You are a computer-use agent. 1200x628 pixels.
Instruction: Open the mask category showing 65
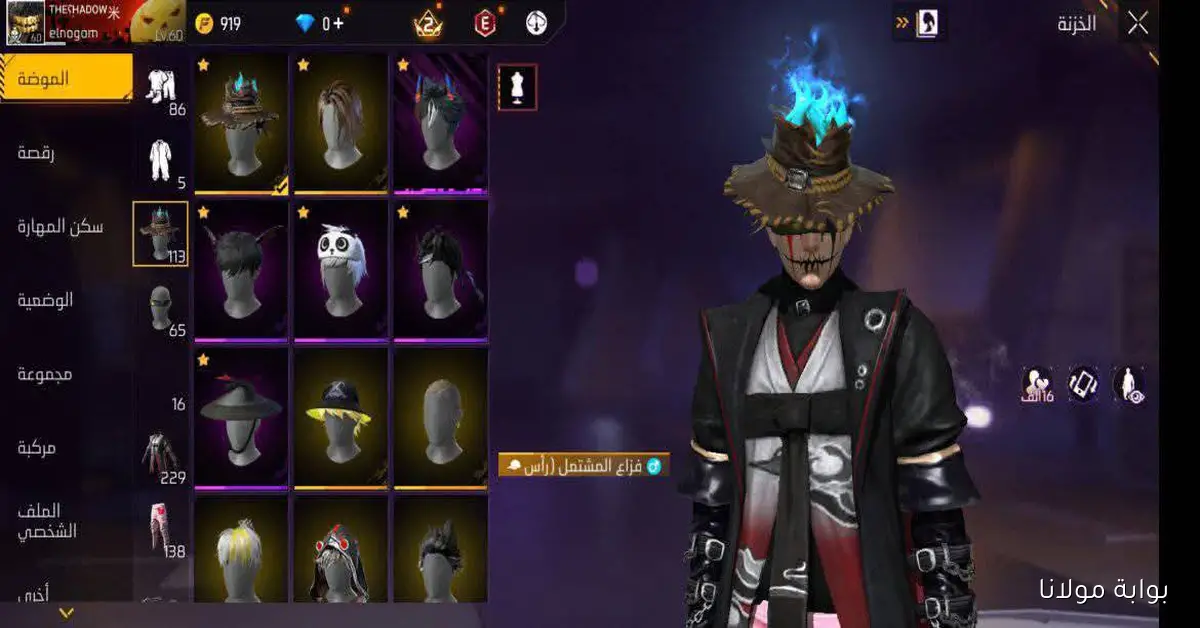[x=161, y=309]
